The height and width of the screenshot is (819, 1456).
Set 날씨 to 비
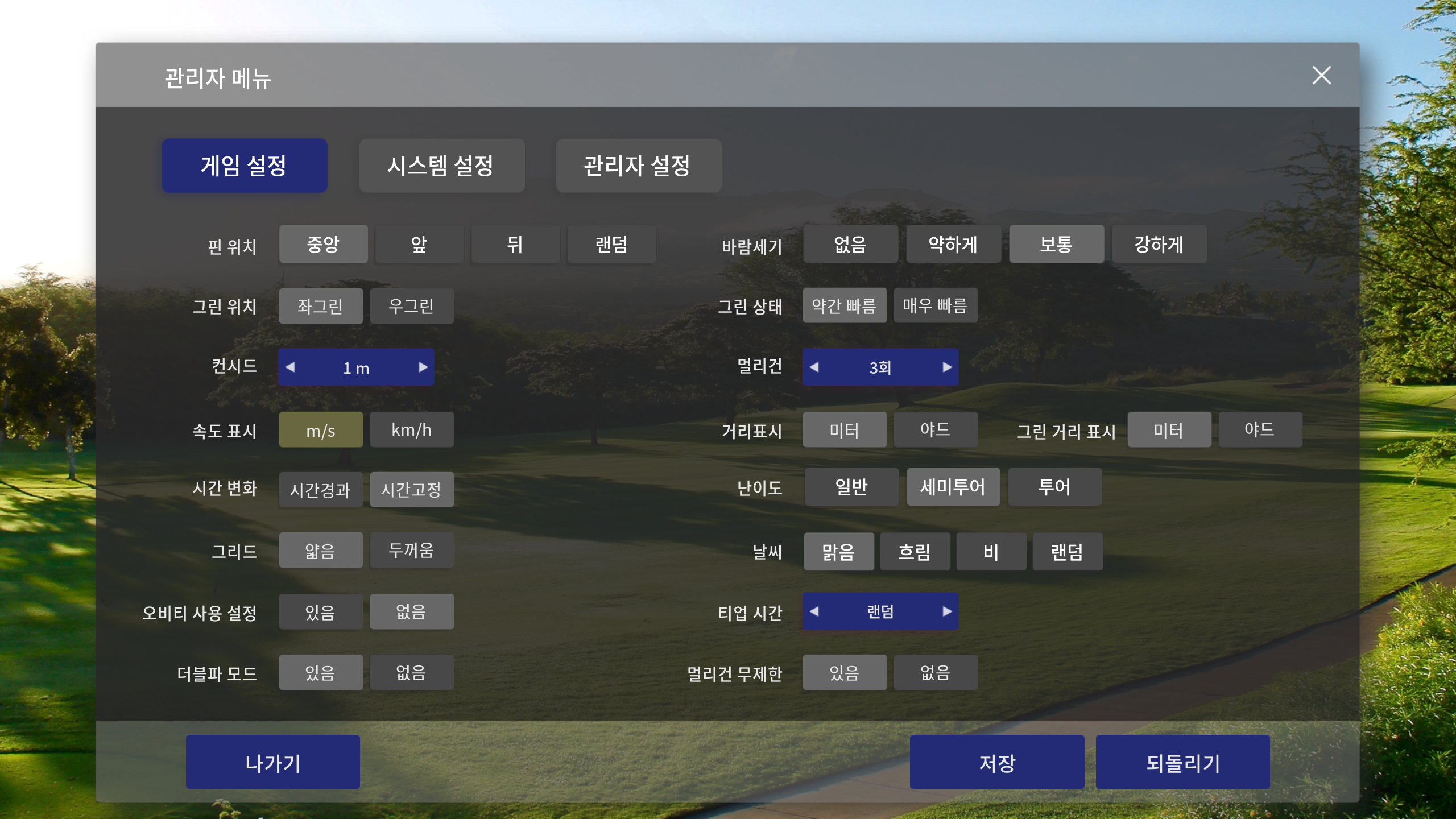coord(991,551)
